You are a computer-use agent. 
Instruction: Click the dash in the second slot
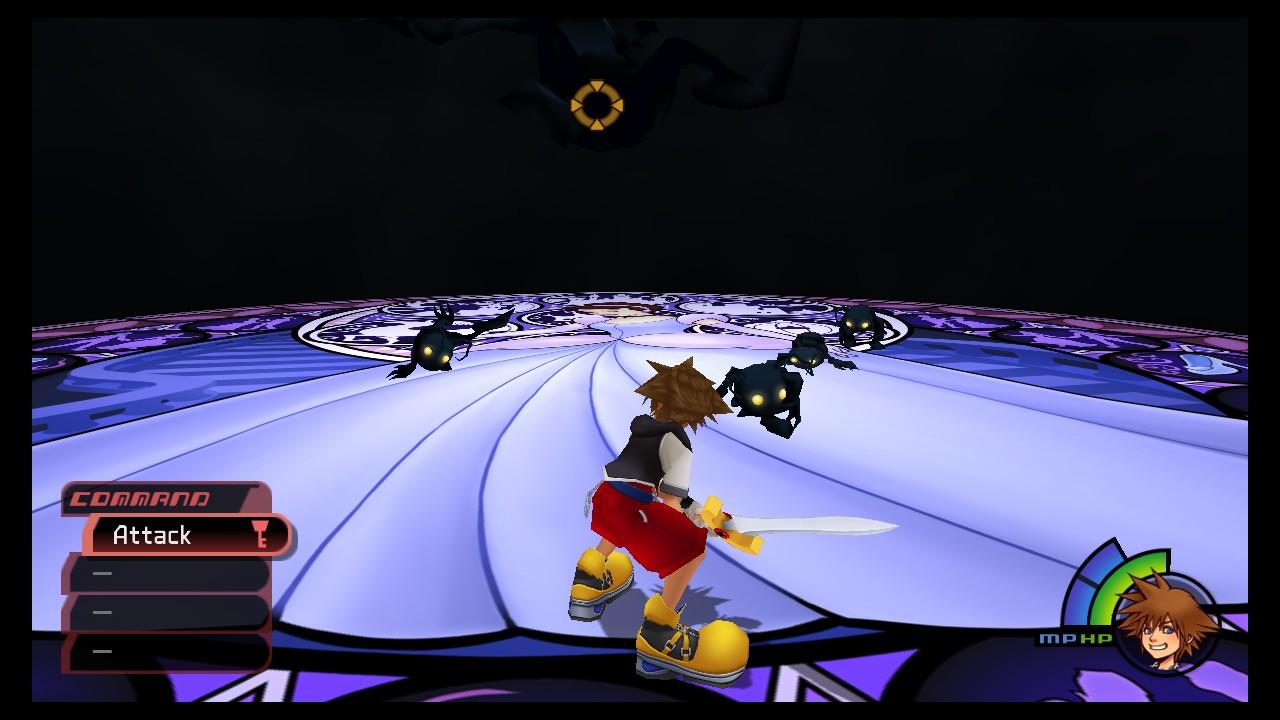[100, 573]
